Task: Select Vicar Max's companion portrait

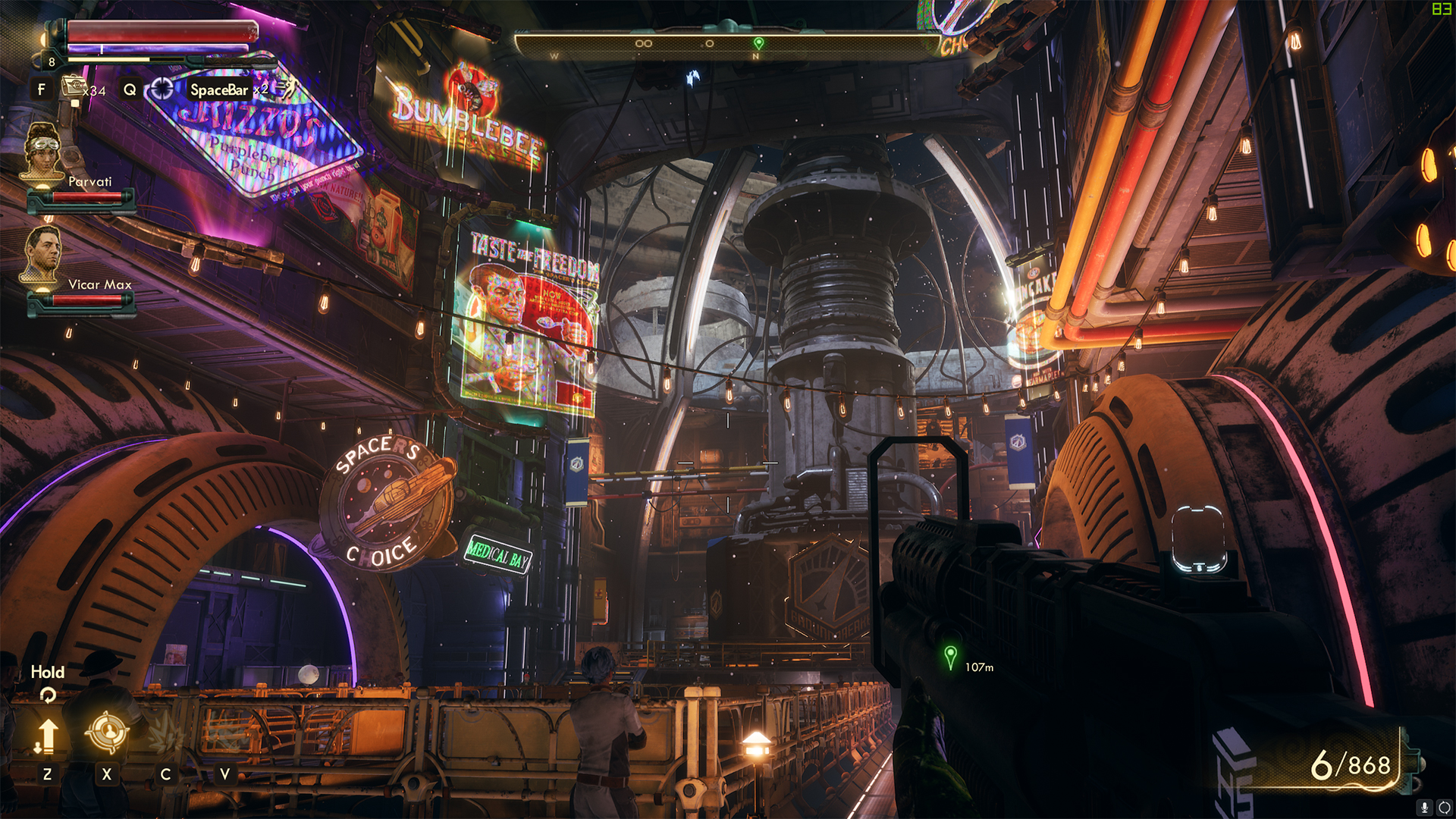Action: [42, 254]
